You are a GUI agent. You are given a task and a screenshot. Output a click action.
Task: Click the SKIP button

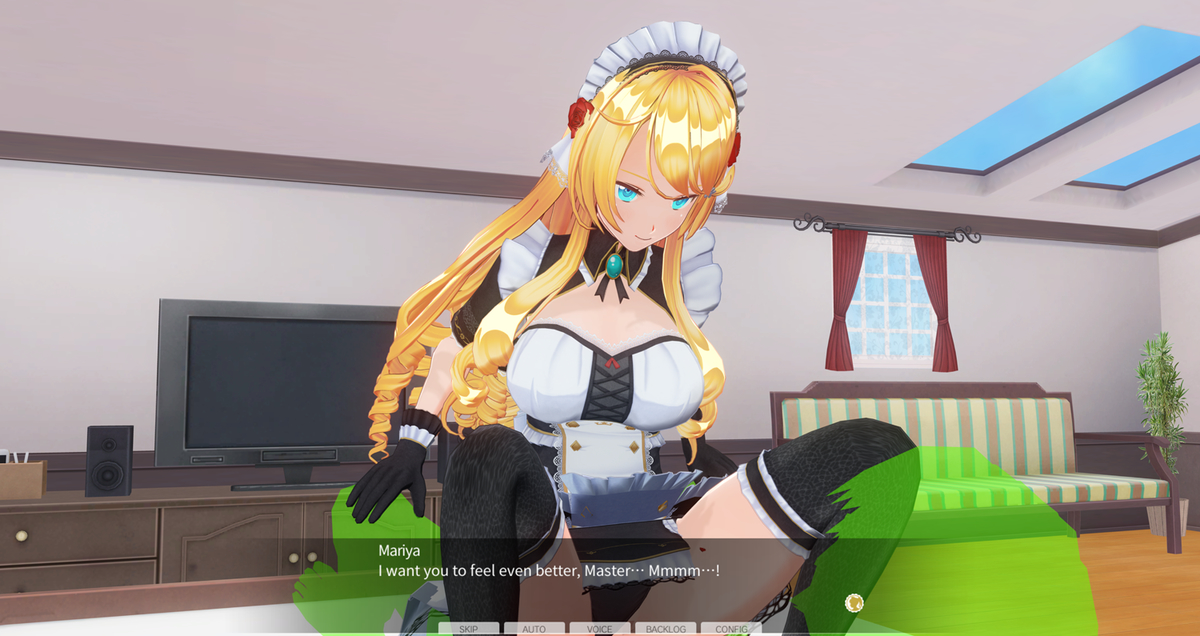[468, 629]
